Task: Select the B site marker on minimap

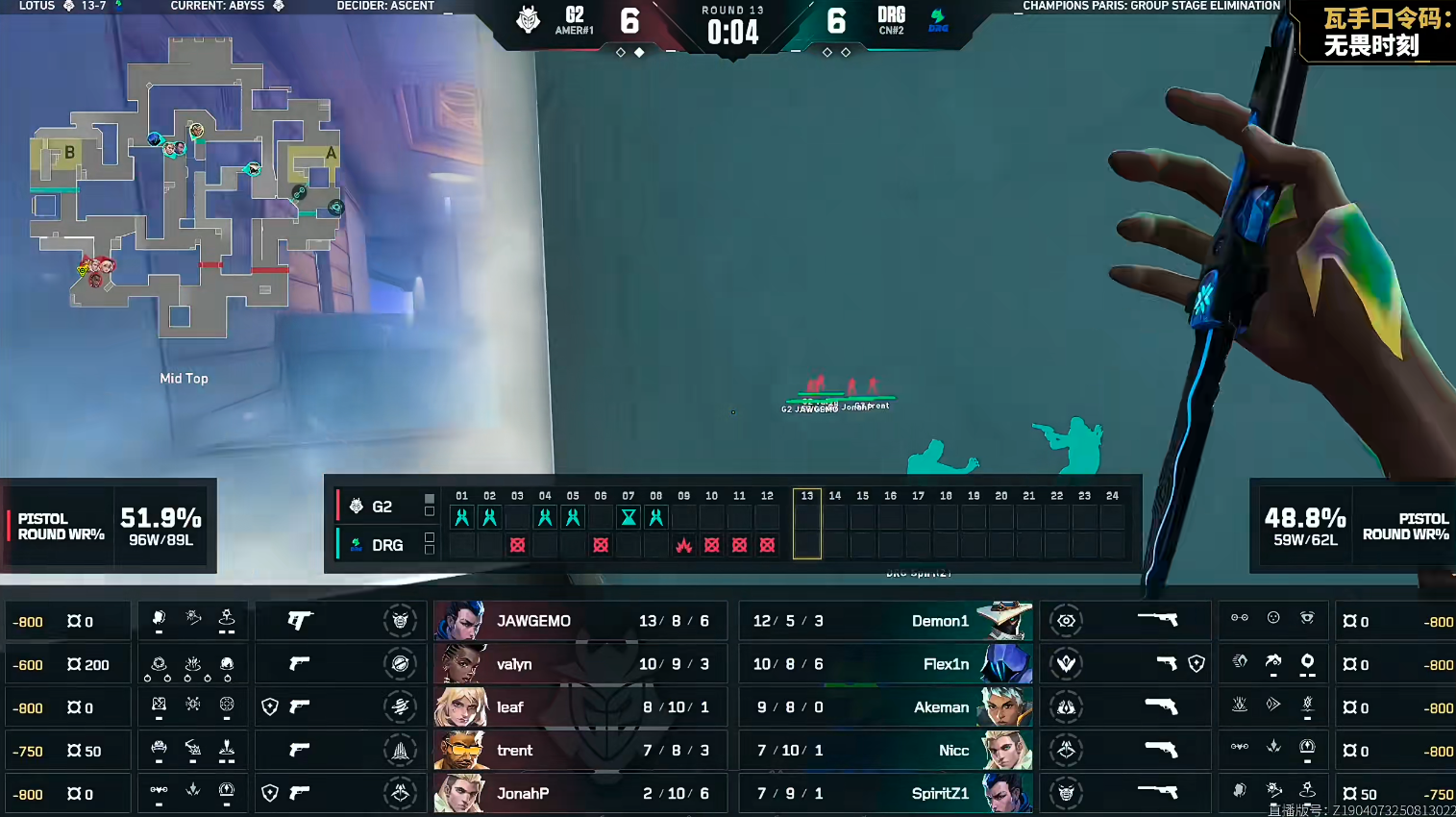Action: pyautogui.click(x=69, y=153)
